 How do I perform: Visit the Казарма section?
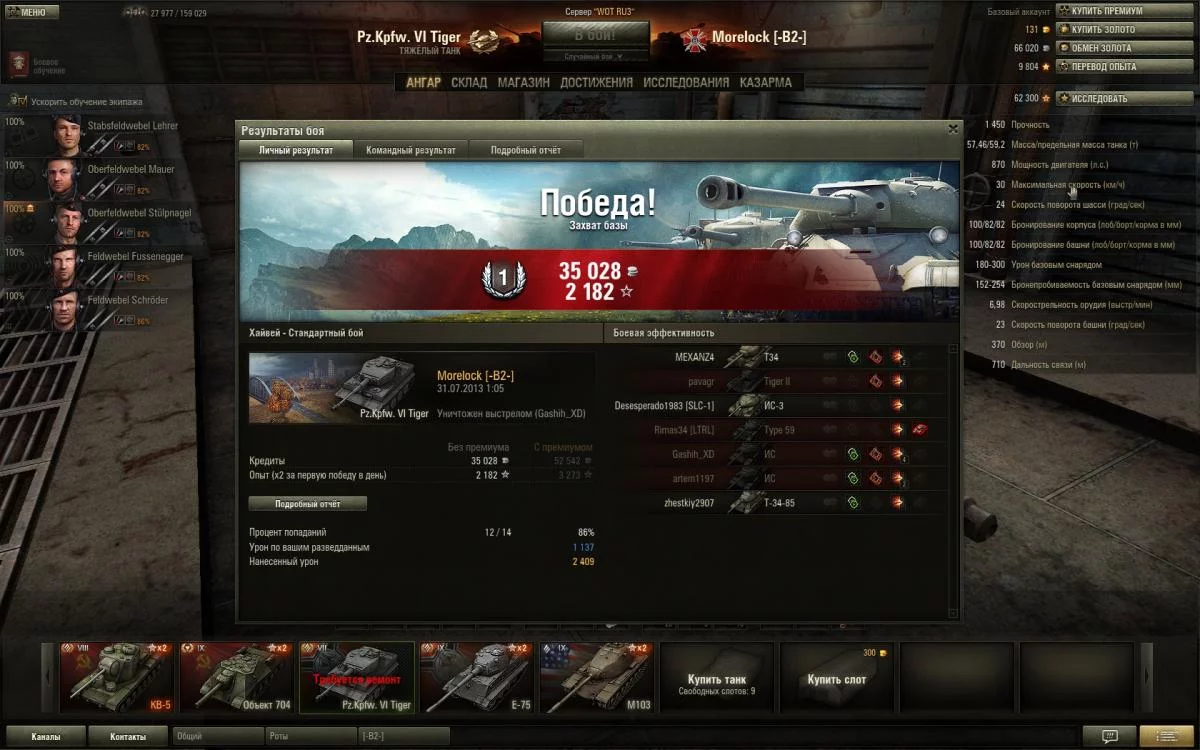coord(765,83)
